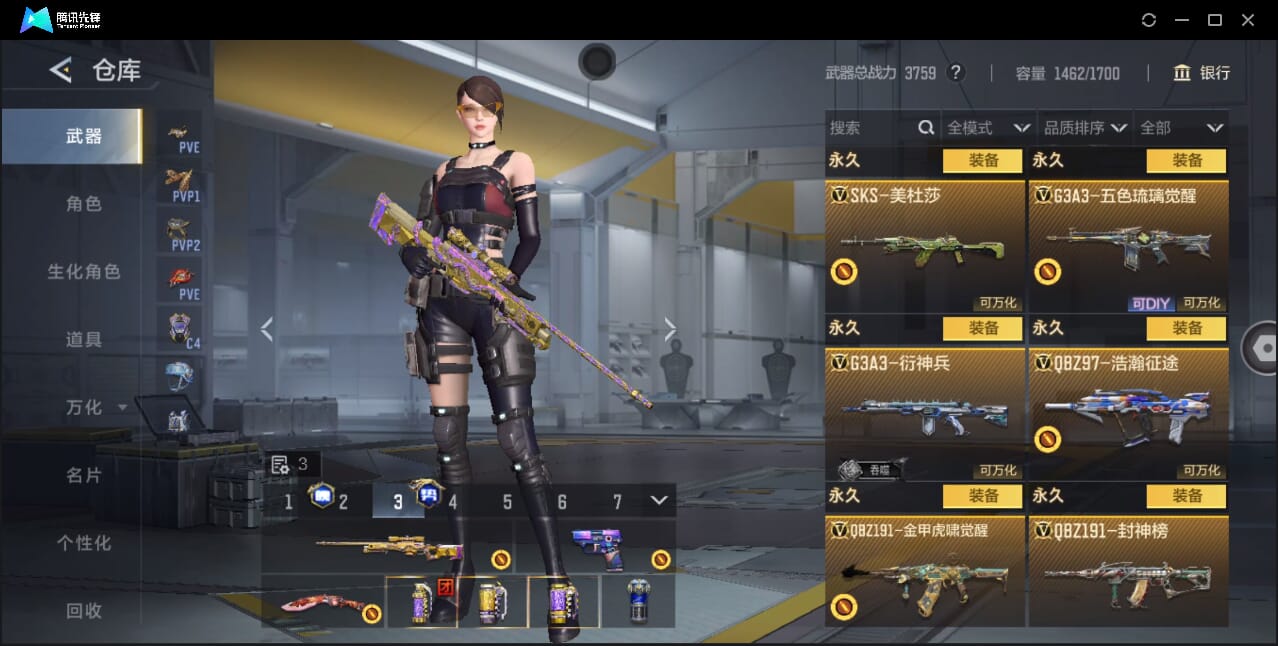Open the 回收 recycle tab
This screenshot has height=646, width=1278.
click(x=84, y=611)
